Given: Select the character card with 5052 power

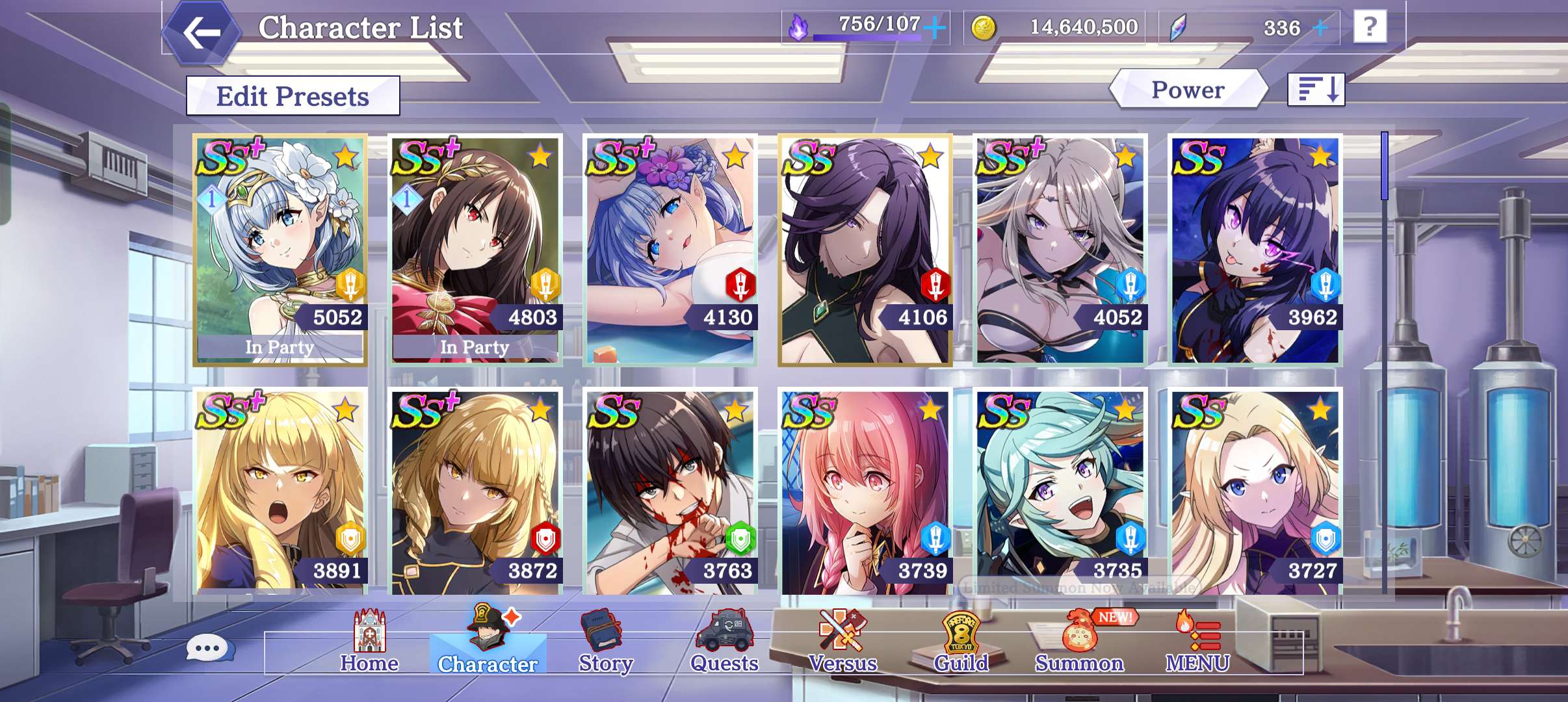Looking at the screenshot, I should 280,250.
